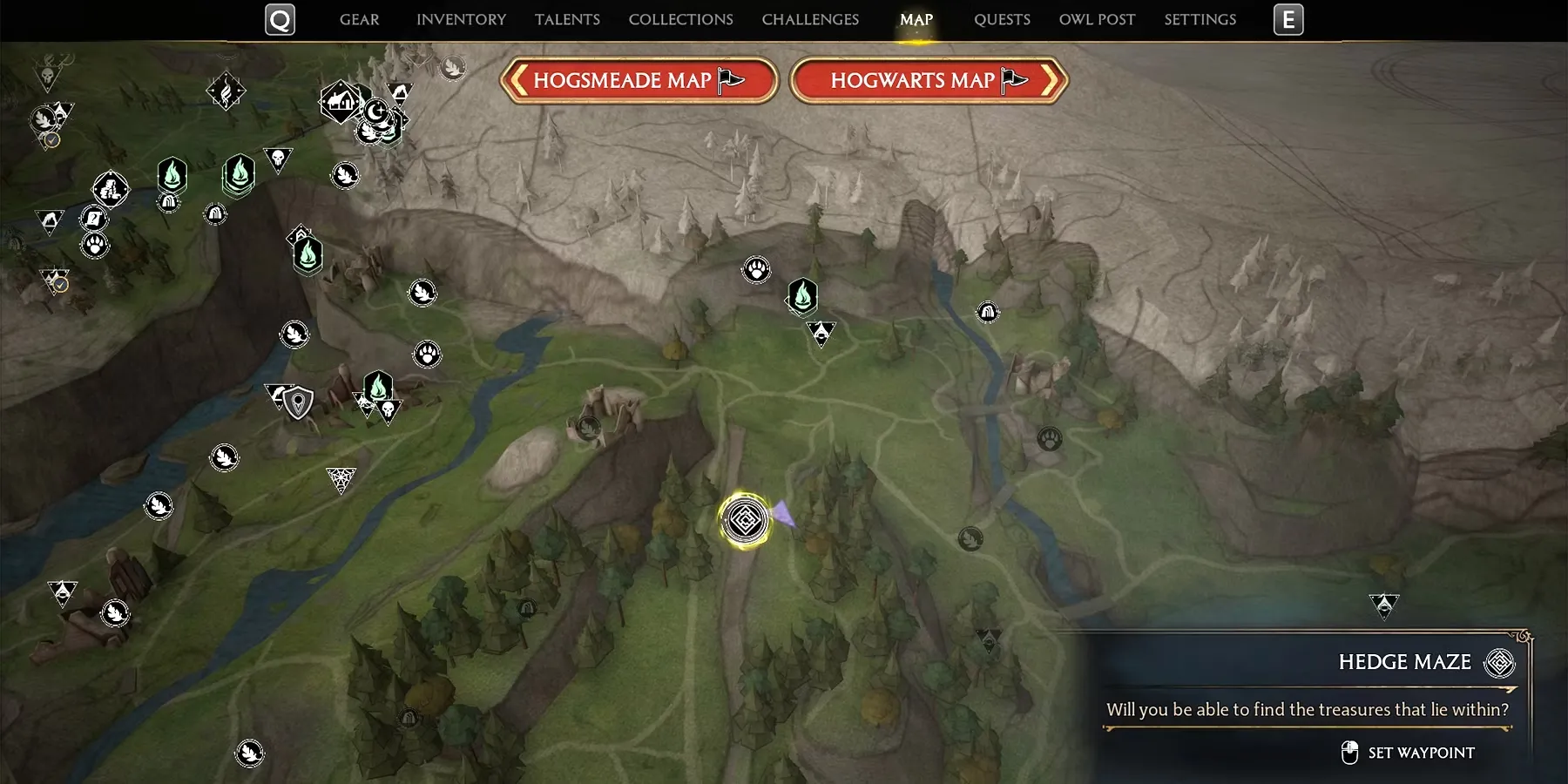The width and height of the screenshot is (1568, 784).
Task: Choose the hamlet house marker
Action: pos(340,102)
